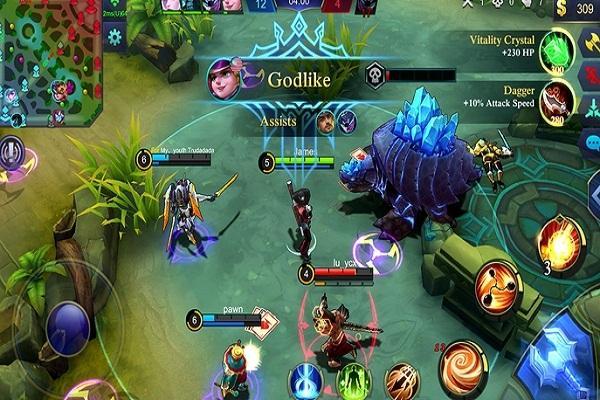
Task: Activate the fireball skill with 3 badge
Action: pos(561,241)
